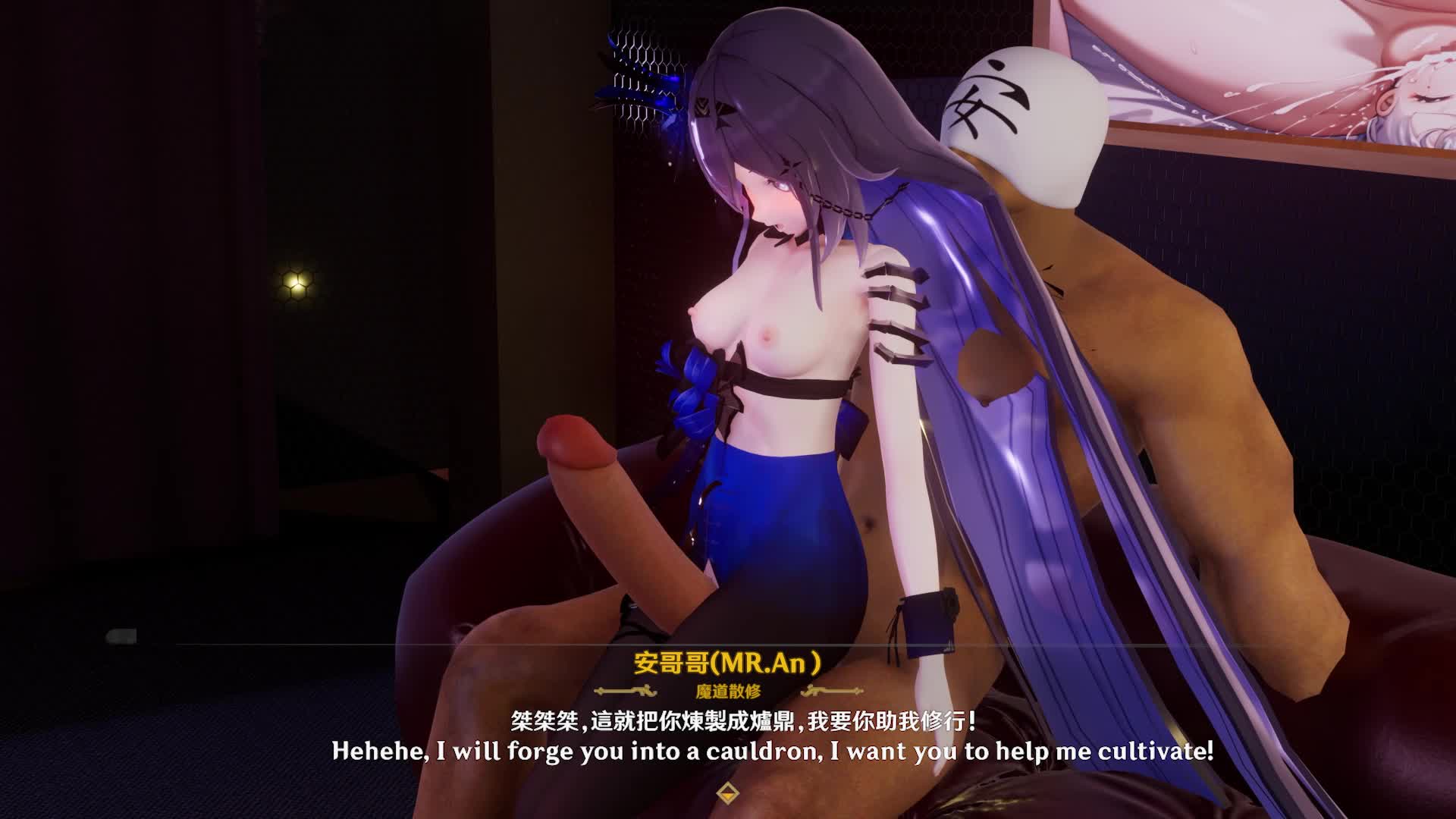Advance dialogue using the gold diamond continue icon

(x=727, y=792)
